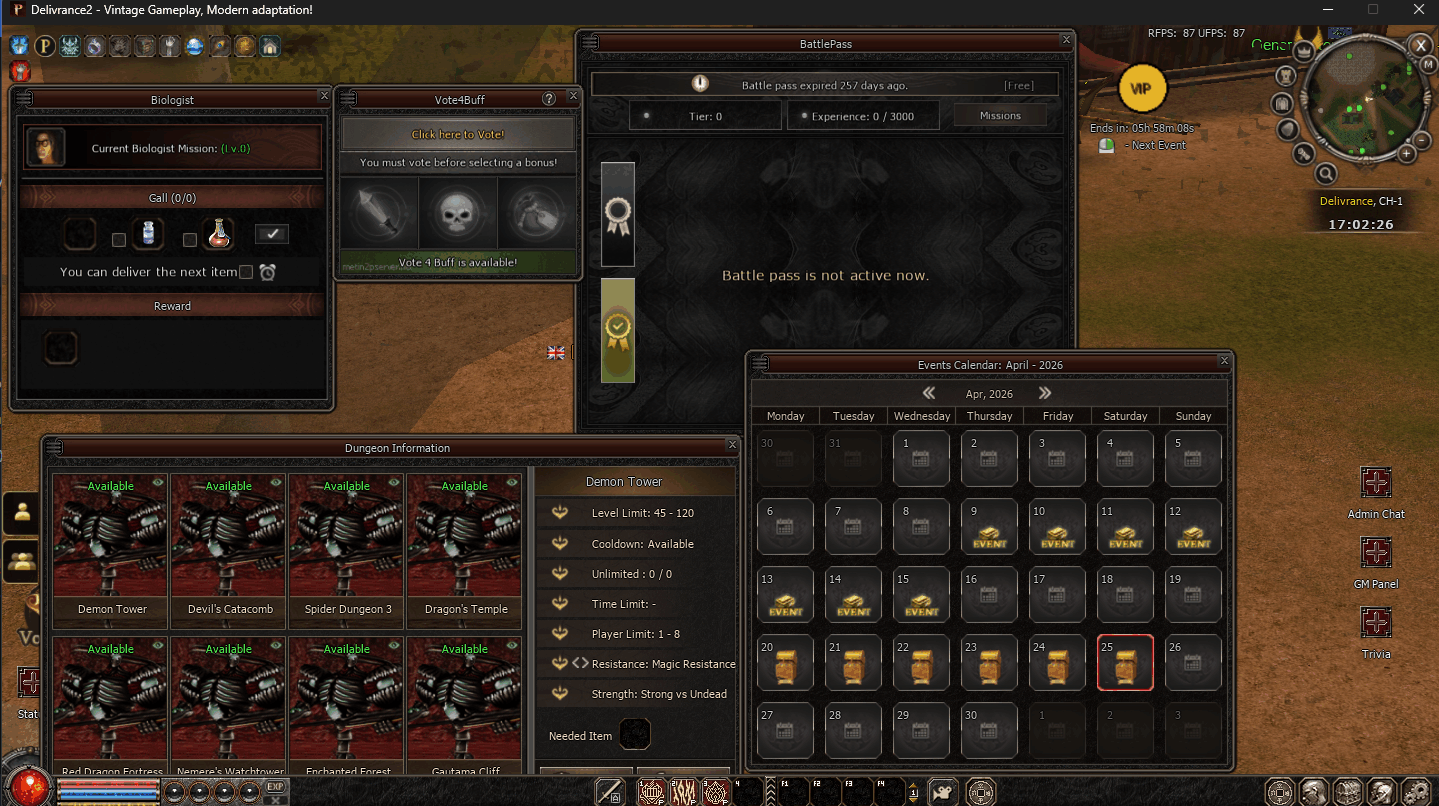Go to the next calendar month
This screenshot has height=806, width=1439.
coord(1045,394)
